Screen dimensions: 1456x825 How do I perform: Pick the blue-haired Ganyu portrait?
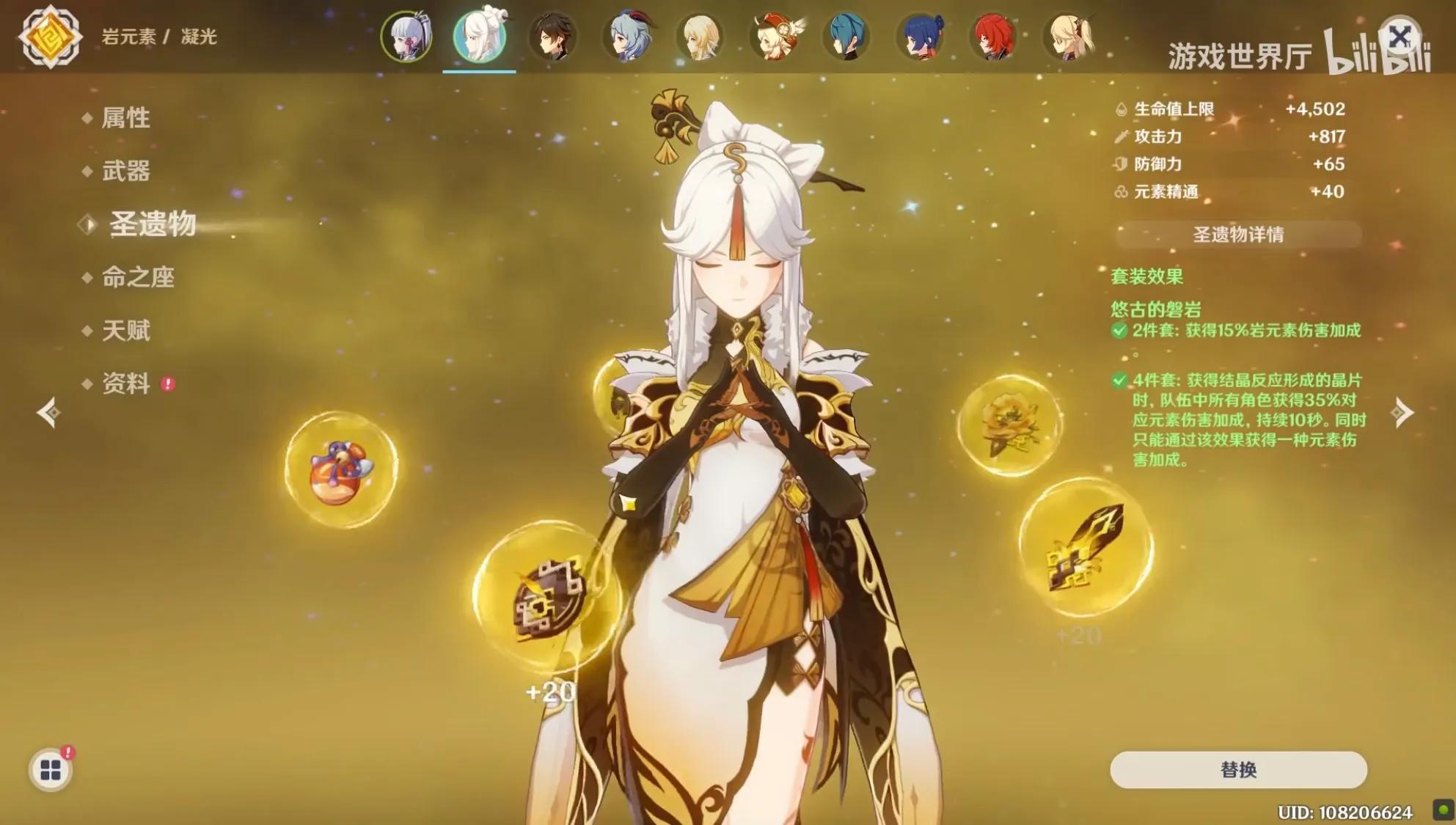627,37
